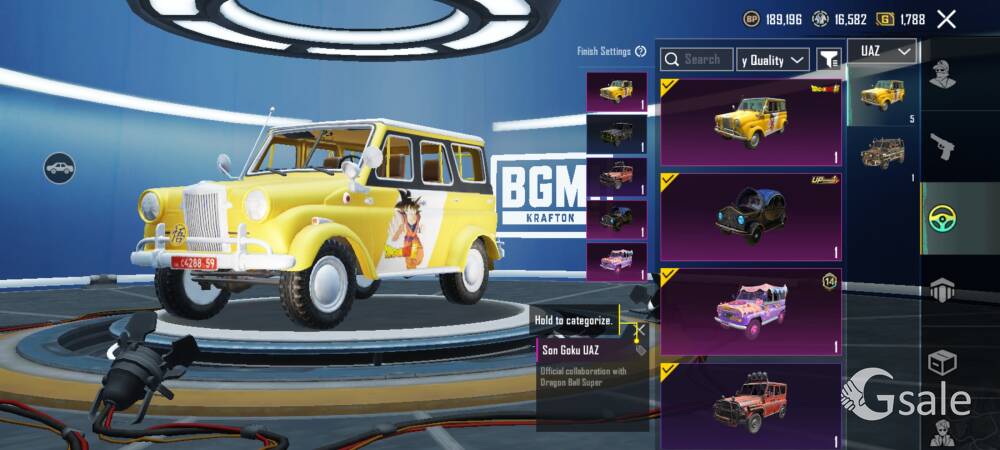Open the crate box category tab
The width and height of the screenshot is (1000, 450).
click(x=941, y=361)
